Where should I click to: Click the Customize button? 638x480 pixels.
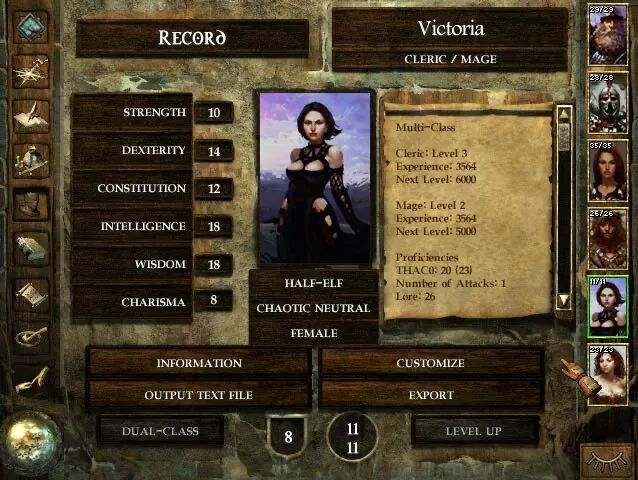point(430,363)
